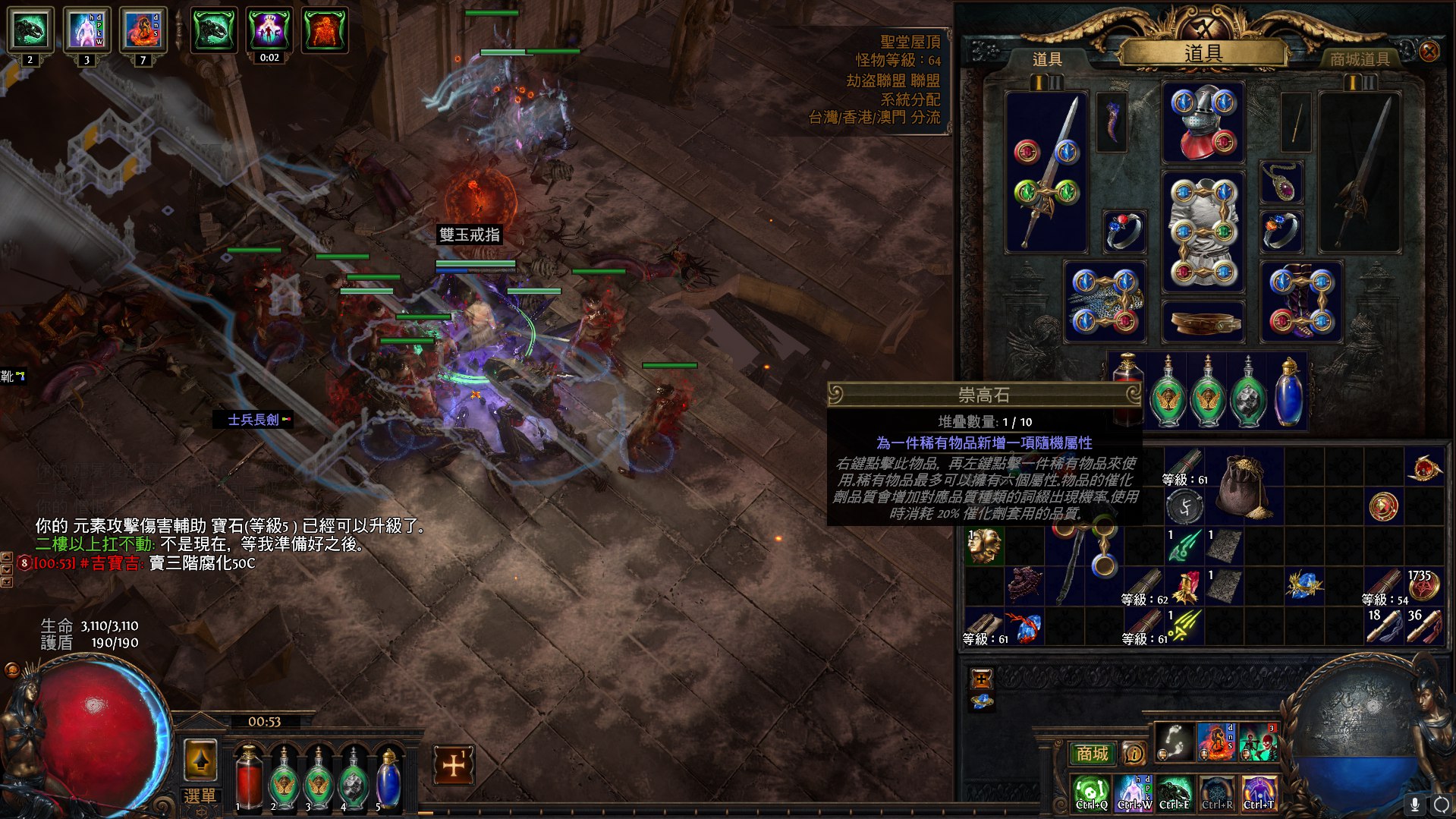Viewport: 1456px width, 819px height.
Task: Pick the coin pouch in inventory
Action: click(x=1243, y=487)
